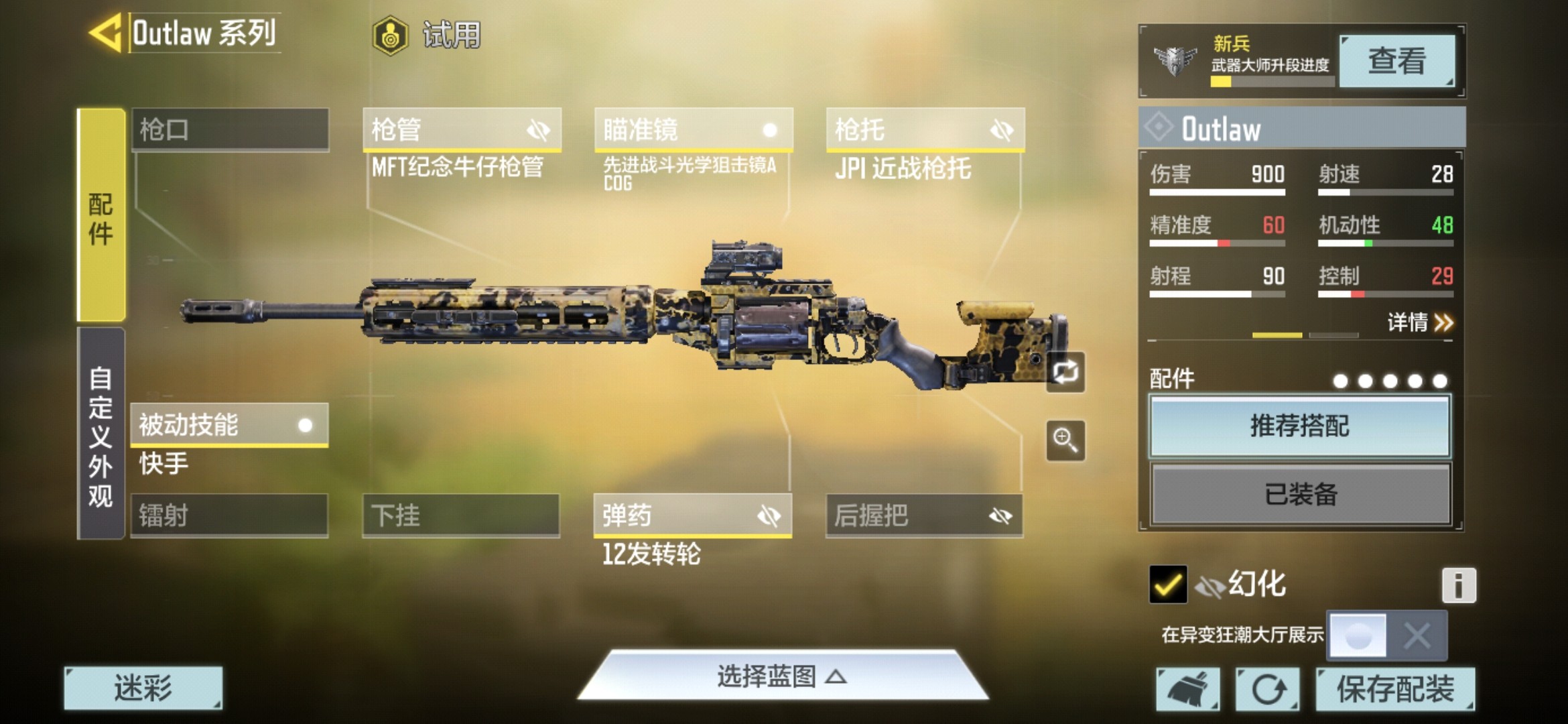
Task: Switch to the 自定义外观 tab
Action: (x=101, y=434)
